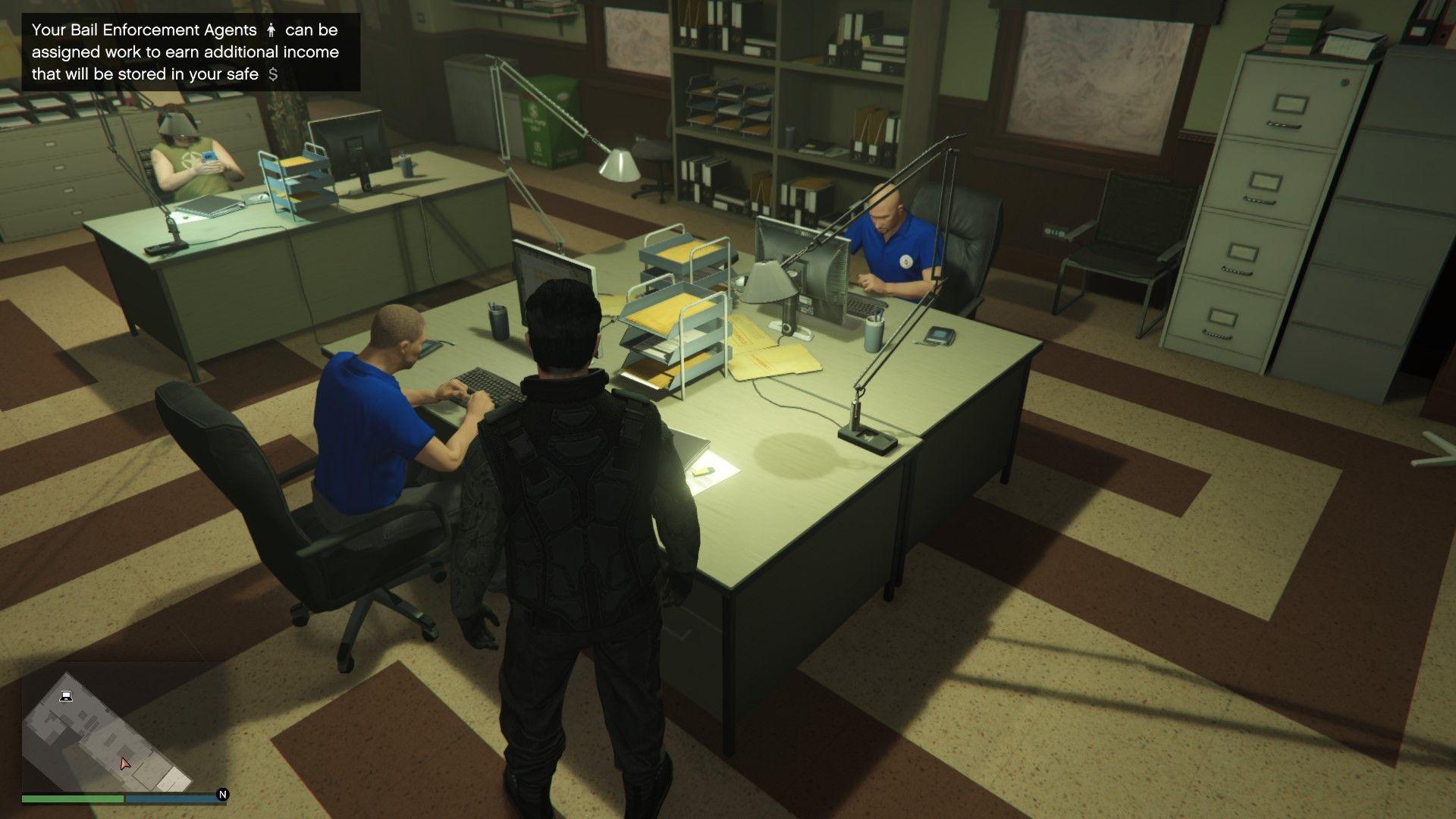Click the player arrow on the minimap
This screenshot has width=1456, height=819.
[x=124, y=763]
